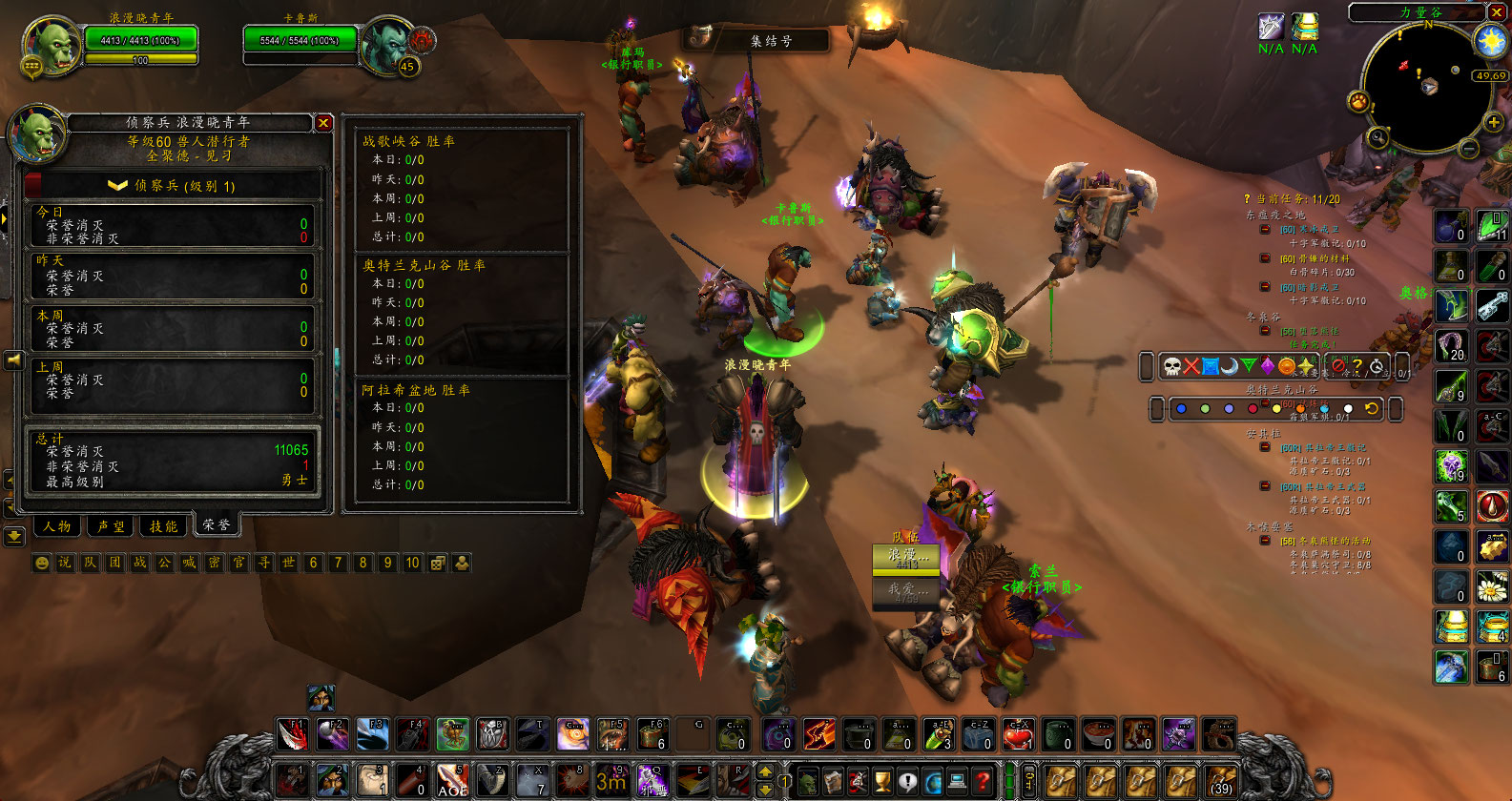Switch to the 技能 skills tab

coord(163,525)
